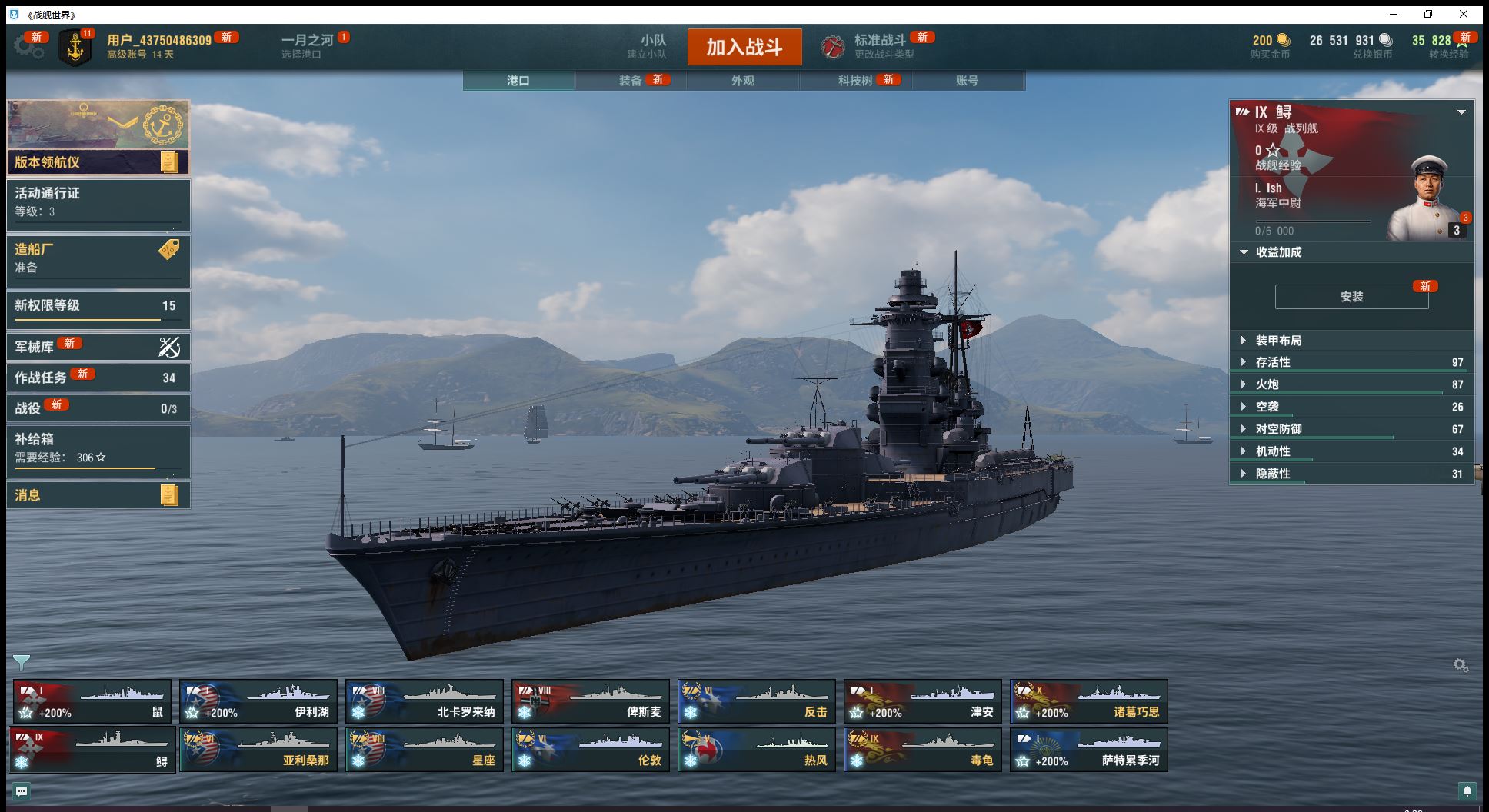View 作战任务 combat missions
The height and width of the screenshot is (812, 1489).
[98, 378]
